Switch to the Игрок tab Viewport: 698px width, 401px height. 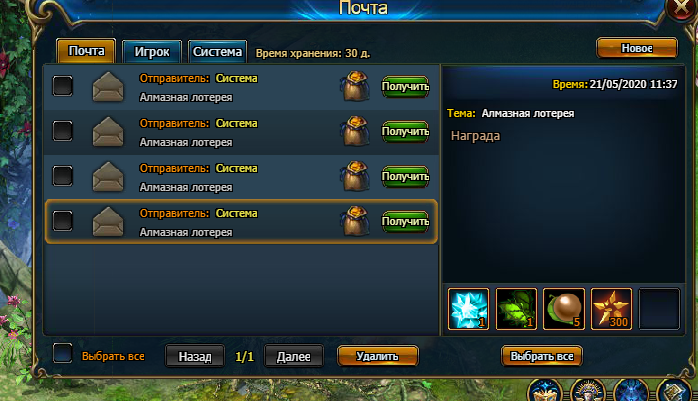(x=152, y=51)
